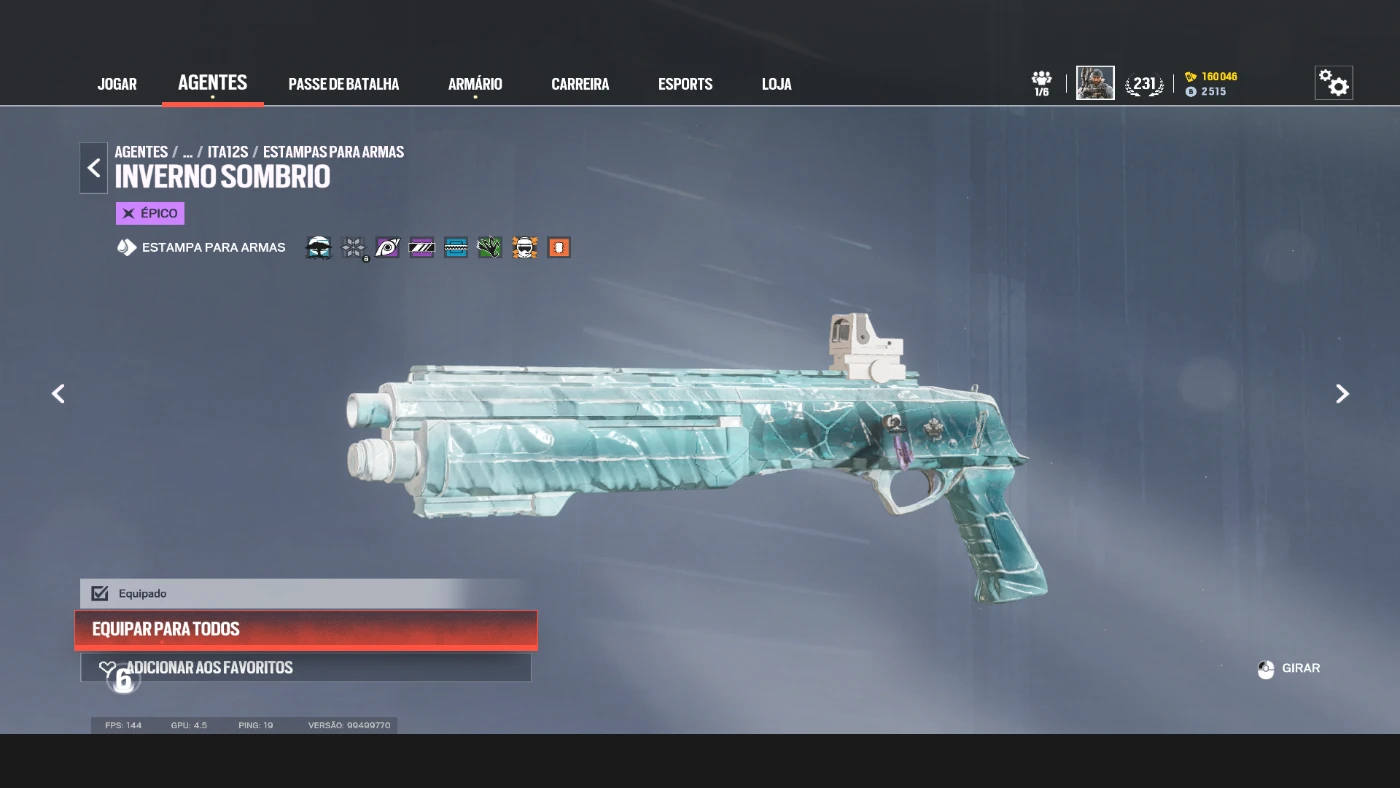Open the Carreira tab
Image resolution: width=1400 pixels, height=788 pixels.
click(580, 84)
